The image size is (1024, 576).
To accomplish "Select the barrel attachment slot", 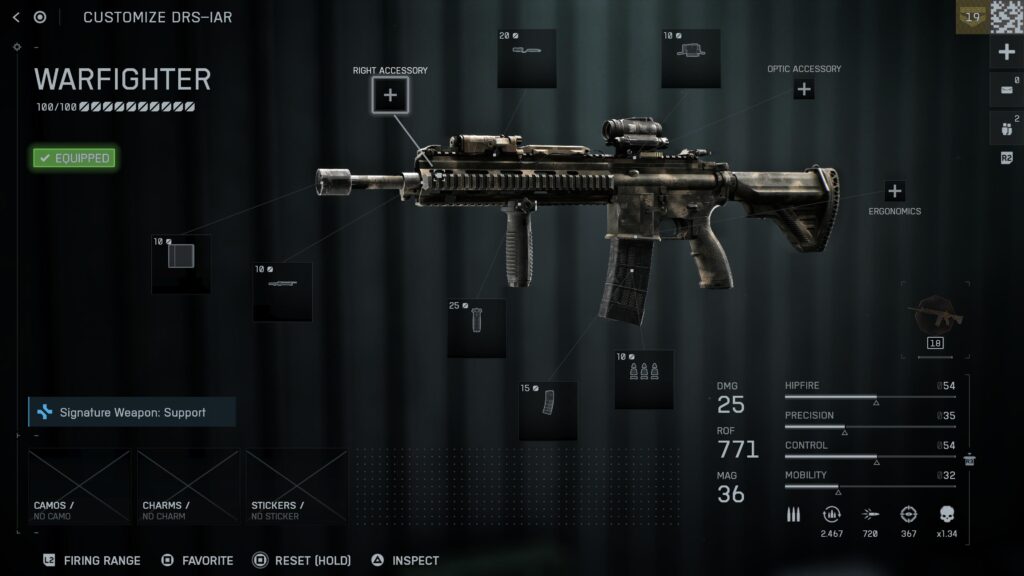I will 282,291.
